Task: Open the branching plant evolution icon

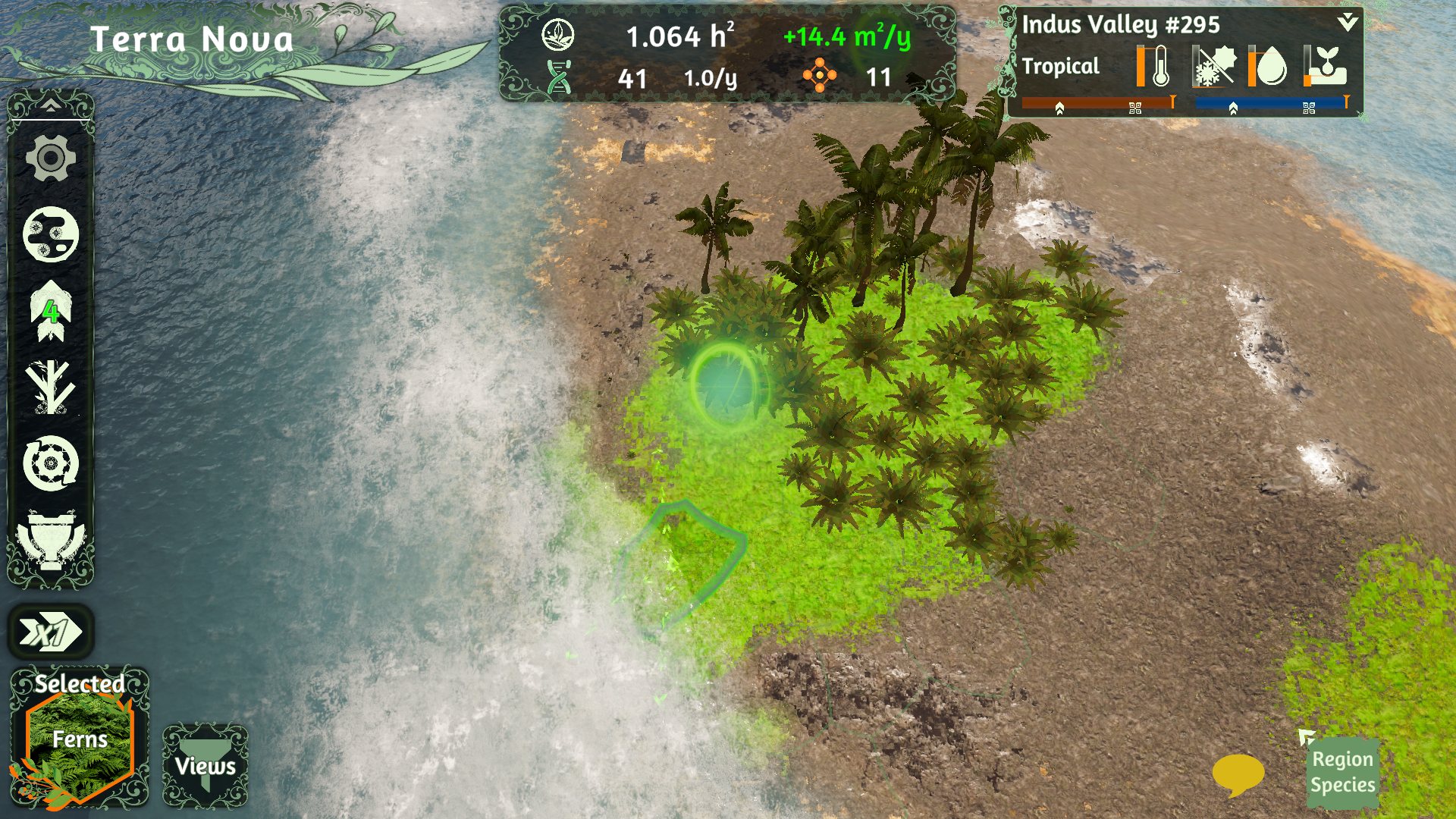Action: pyautogui.click(x=51, y=387)
